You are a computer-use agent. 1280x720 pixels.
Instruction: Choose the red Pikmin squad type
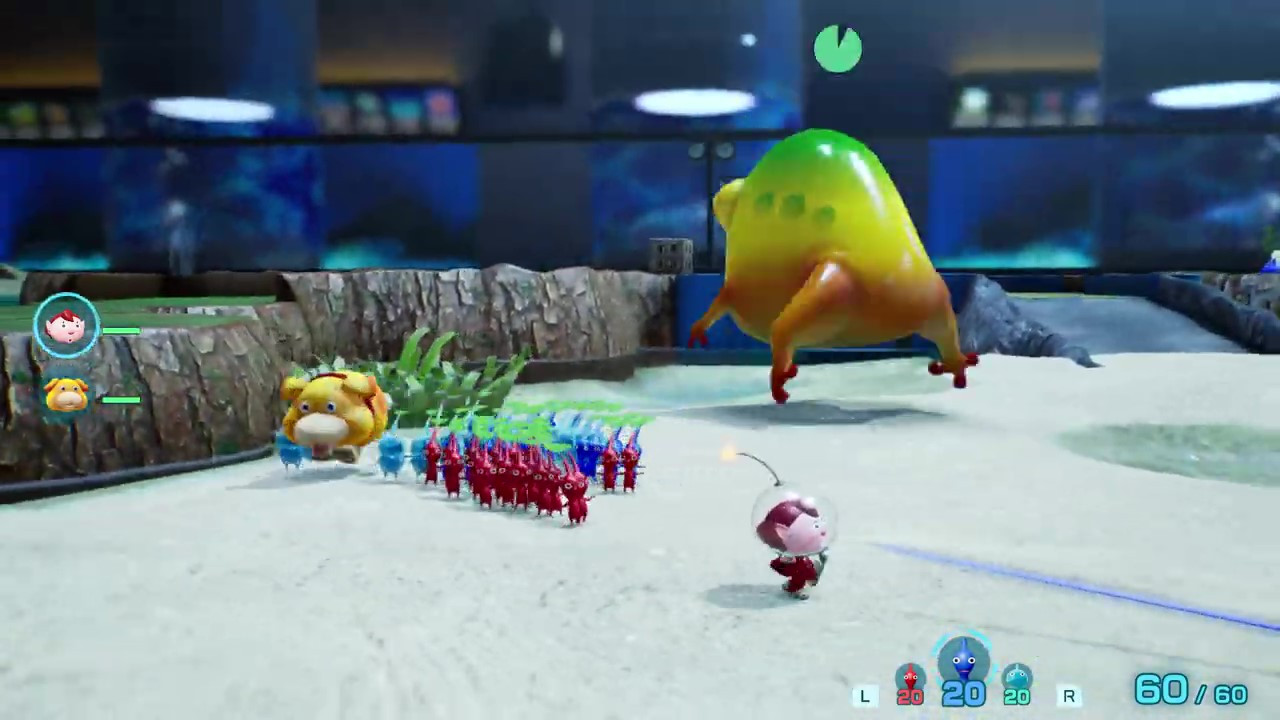(910, 682)
